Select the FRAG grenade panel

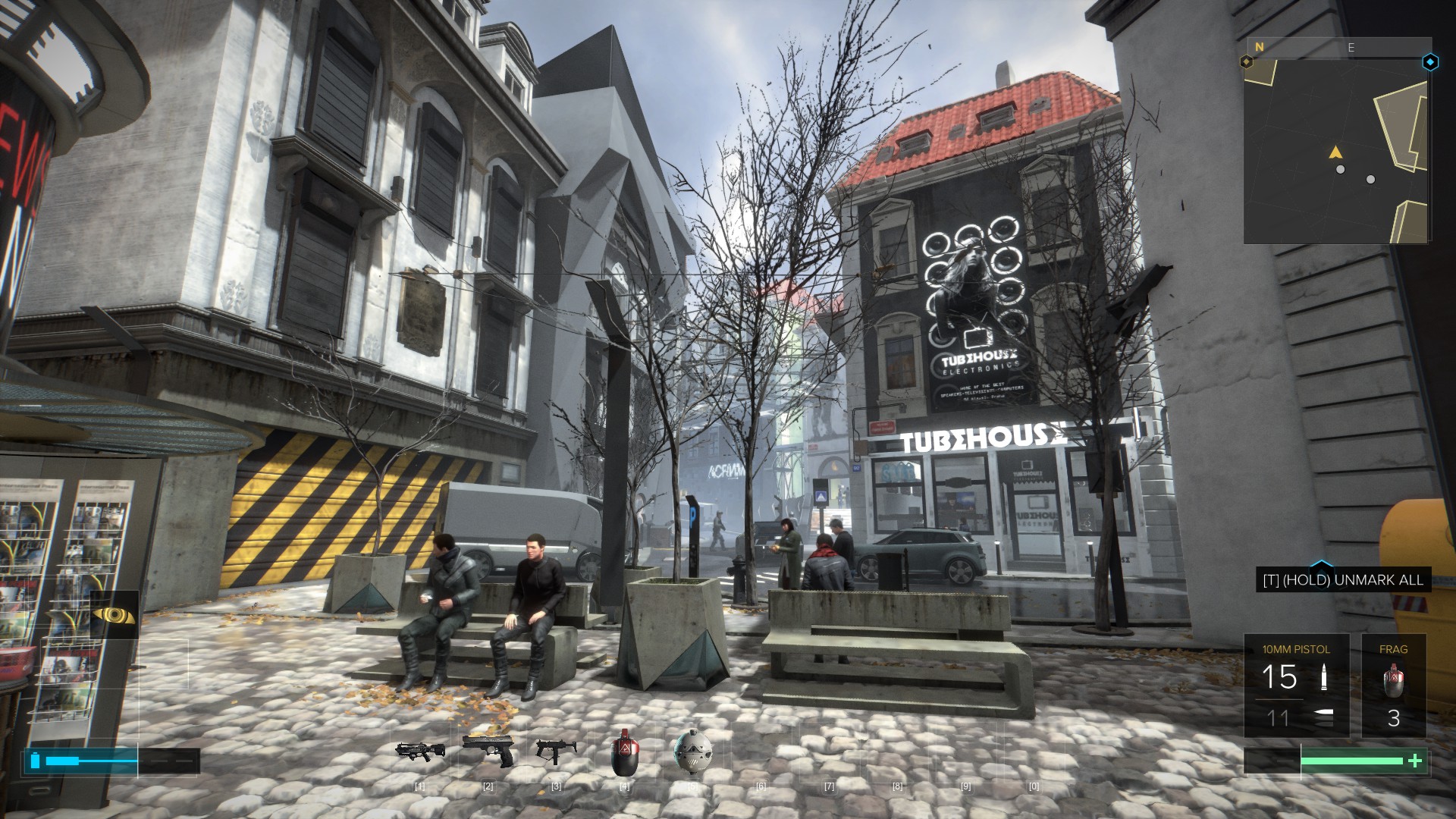point(1393,686)
